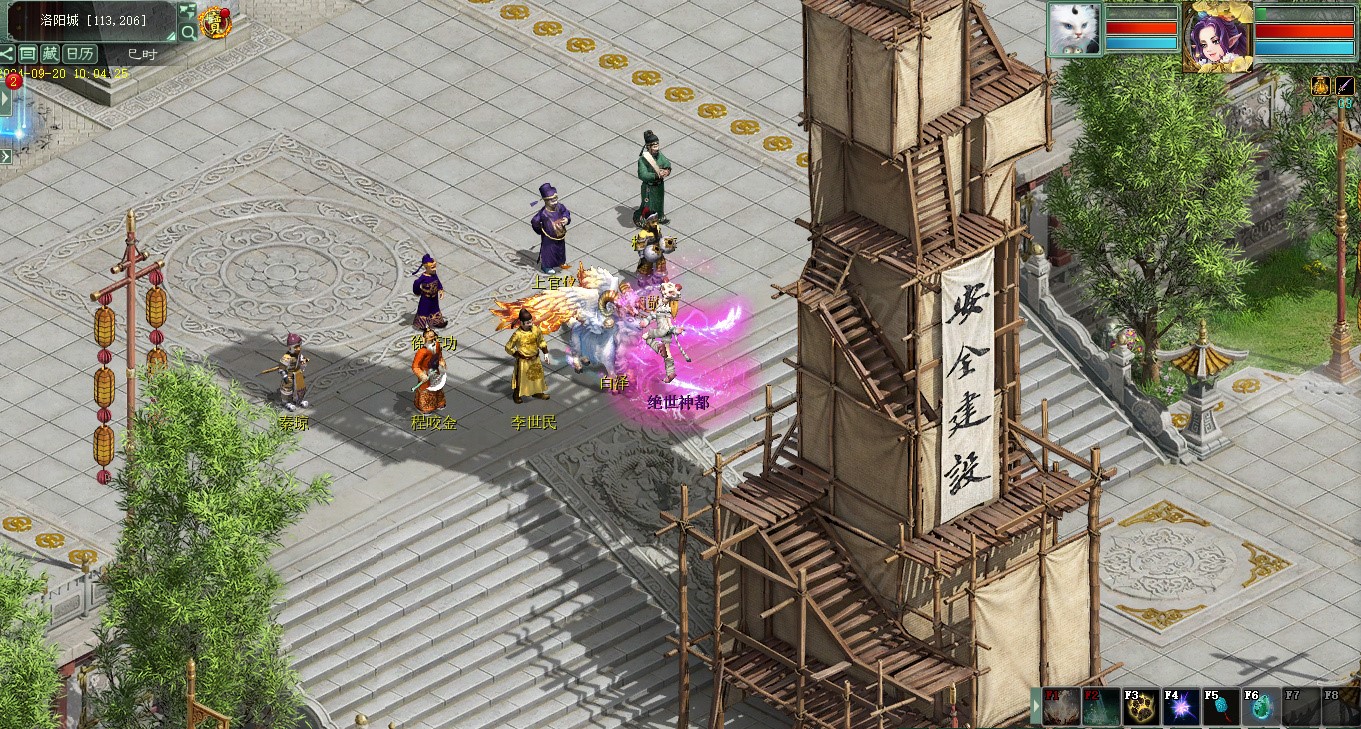Screen dimensions: 1361x729
Task: Expand the left side panel arrow tab
Action: (x=5, y=97)
